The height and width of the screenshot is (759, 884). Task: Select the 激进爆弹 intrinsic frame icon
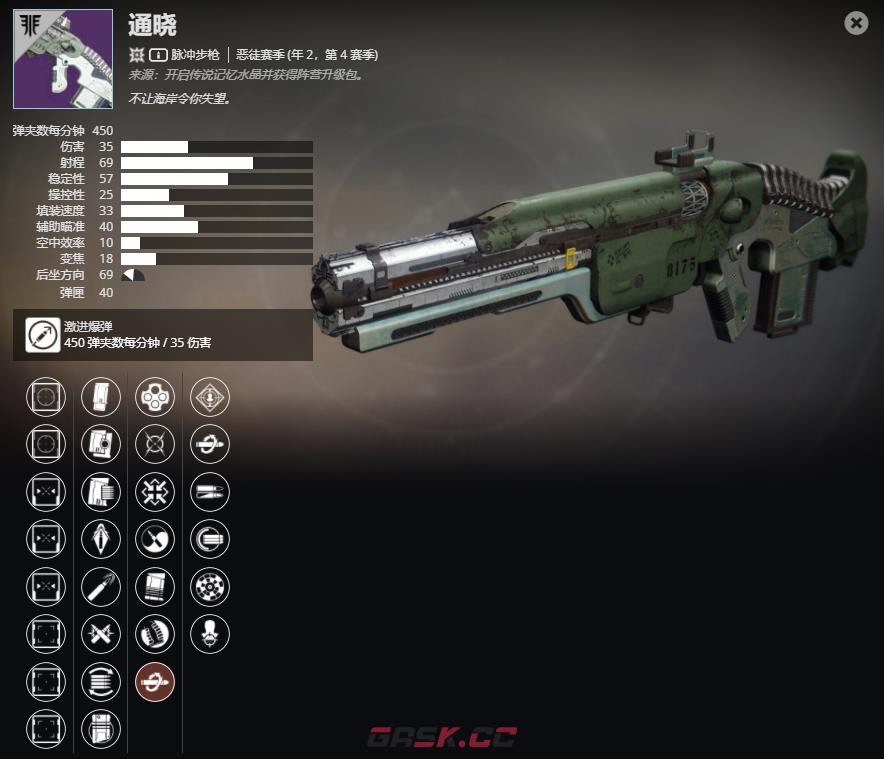click(42, 334)
